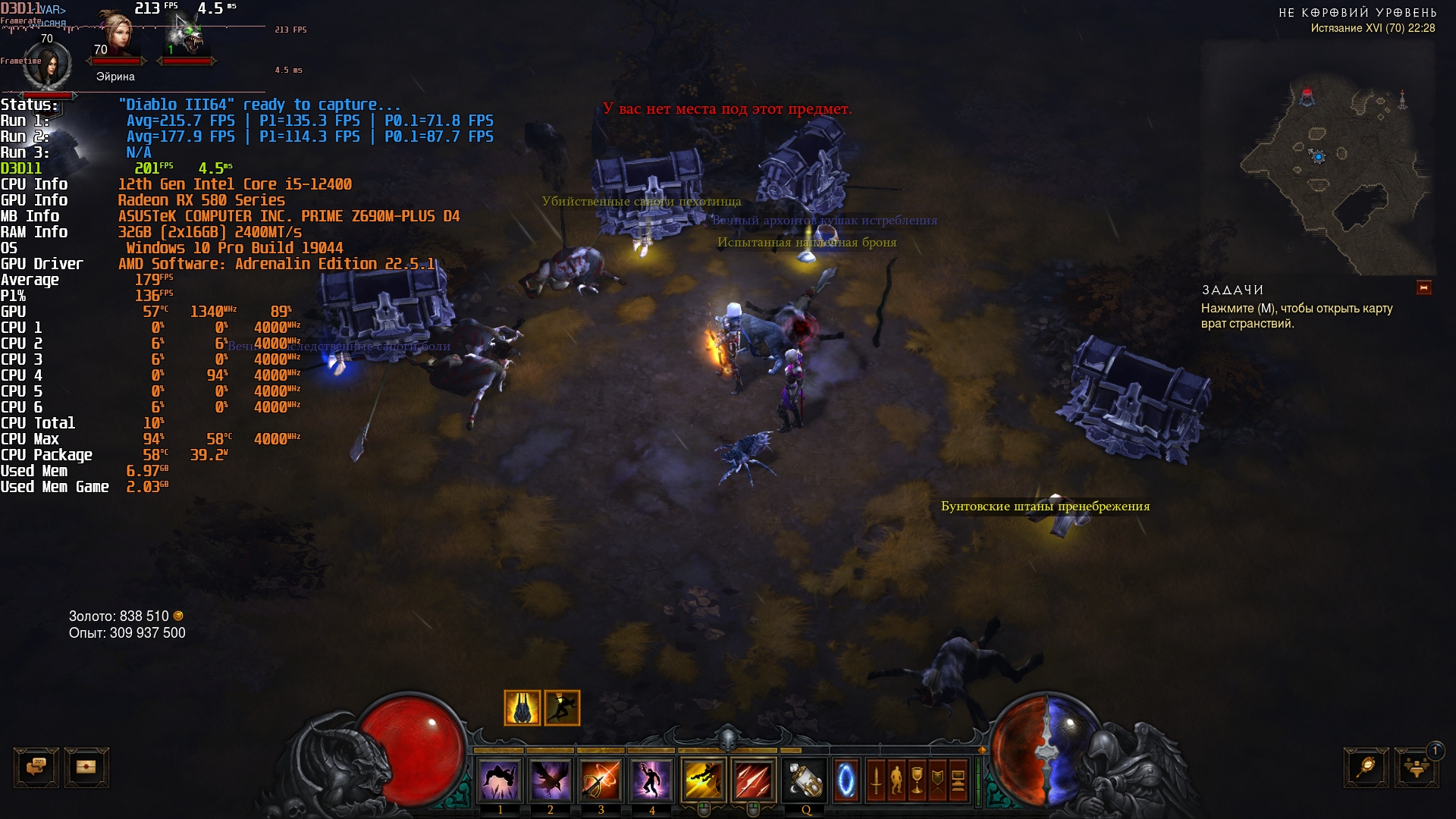Viewport: 1456px width, 819px height.
Task: Open the banner emblem menu button
Action: (x=937, y=780)
